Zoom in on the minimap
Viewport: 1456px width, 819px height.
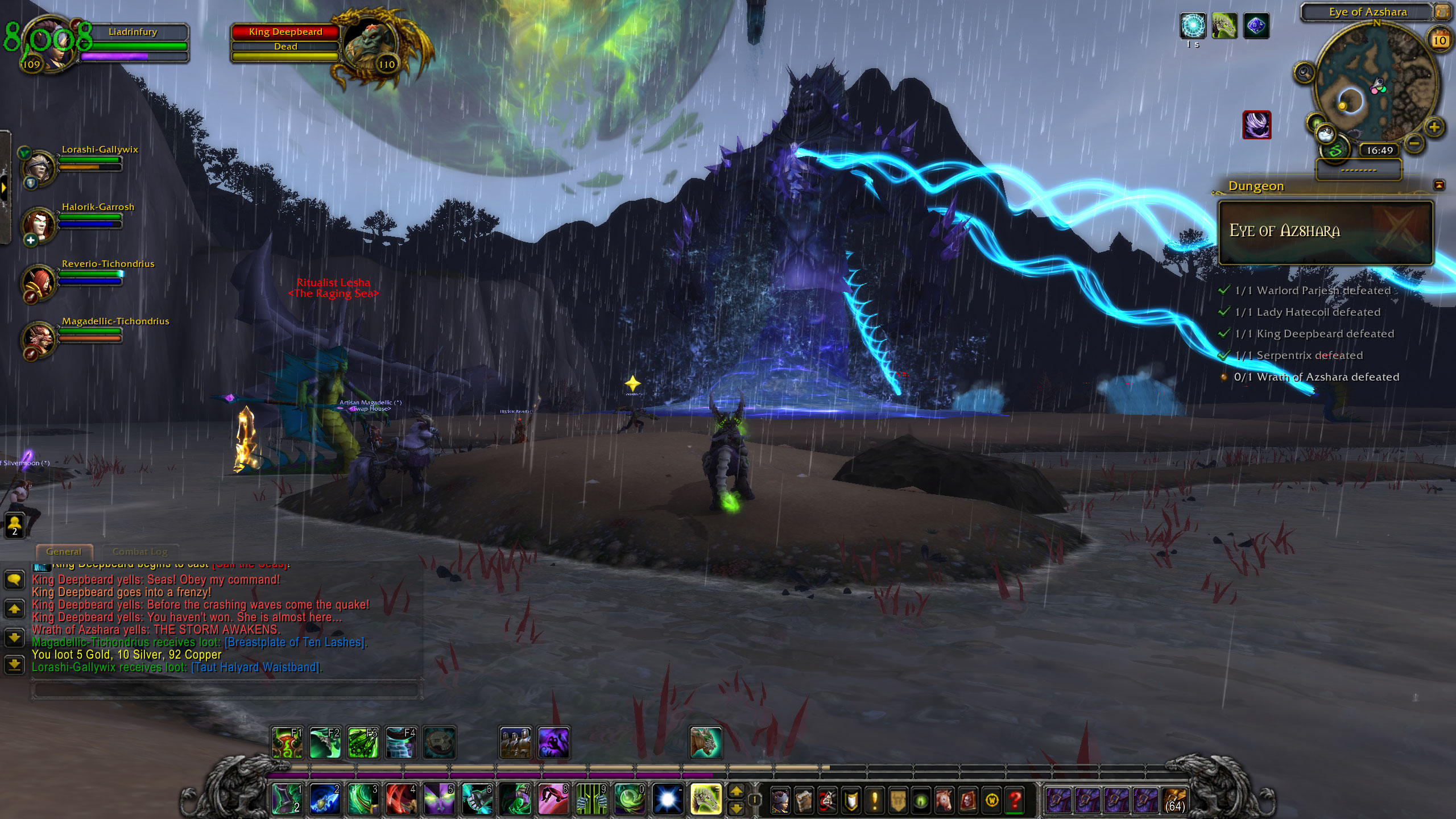point(1434,127)
